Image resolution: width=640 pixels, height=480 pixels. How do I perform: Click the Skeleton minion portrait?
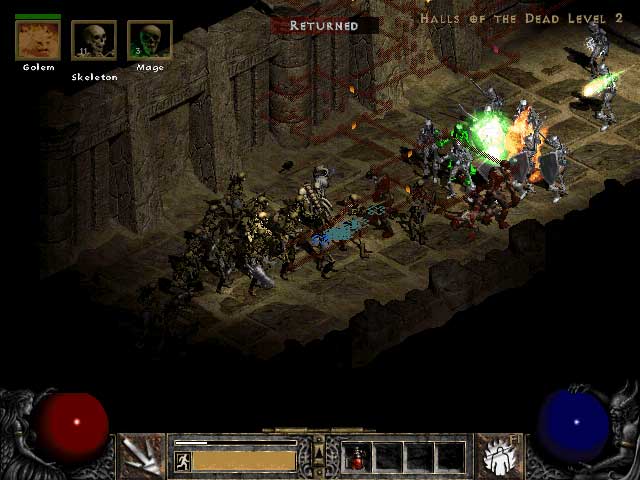94,41
